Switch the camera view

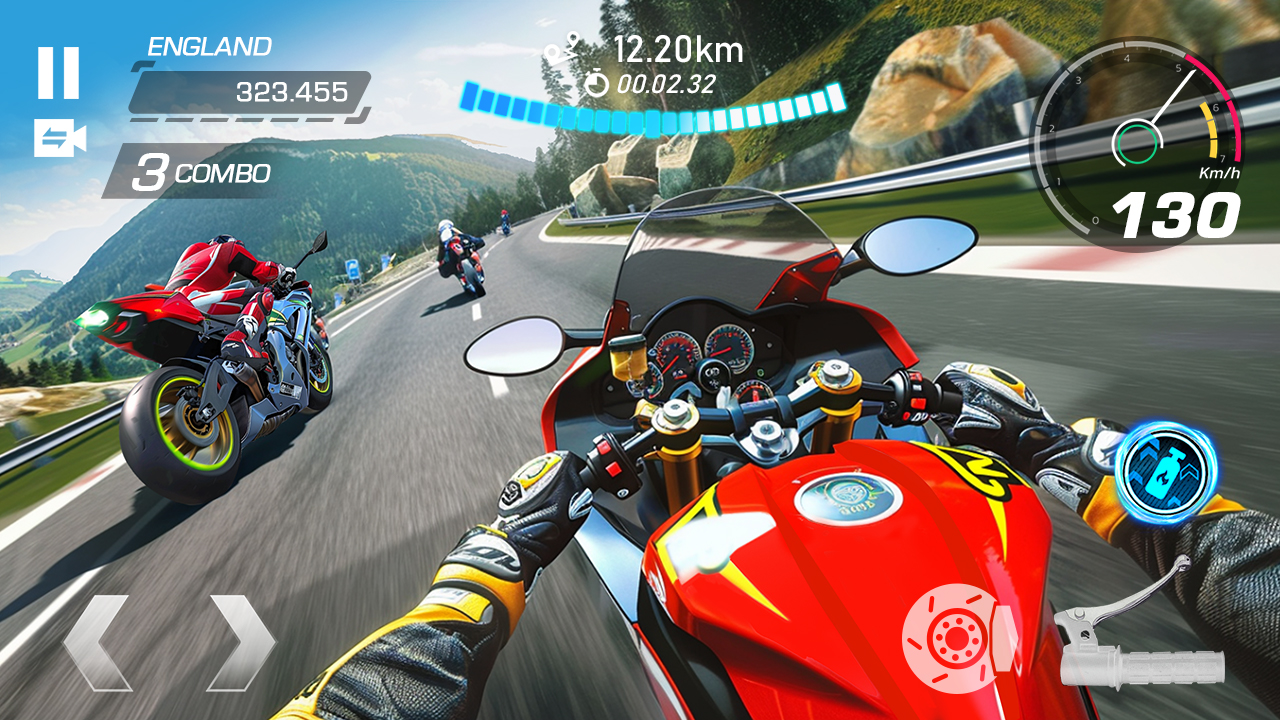(60, 139)
